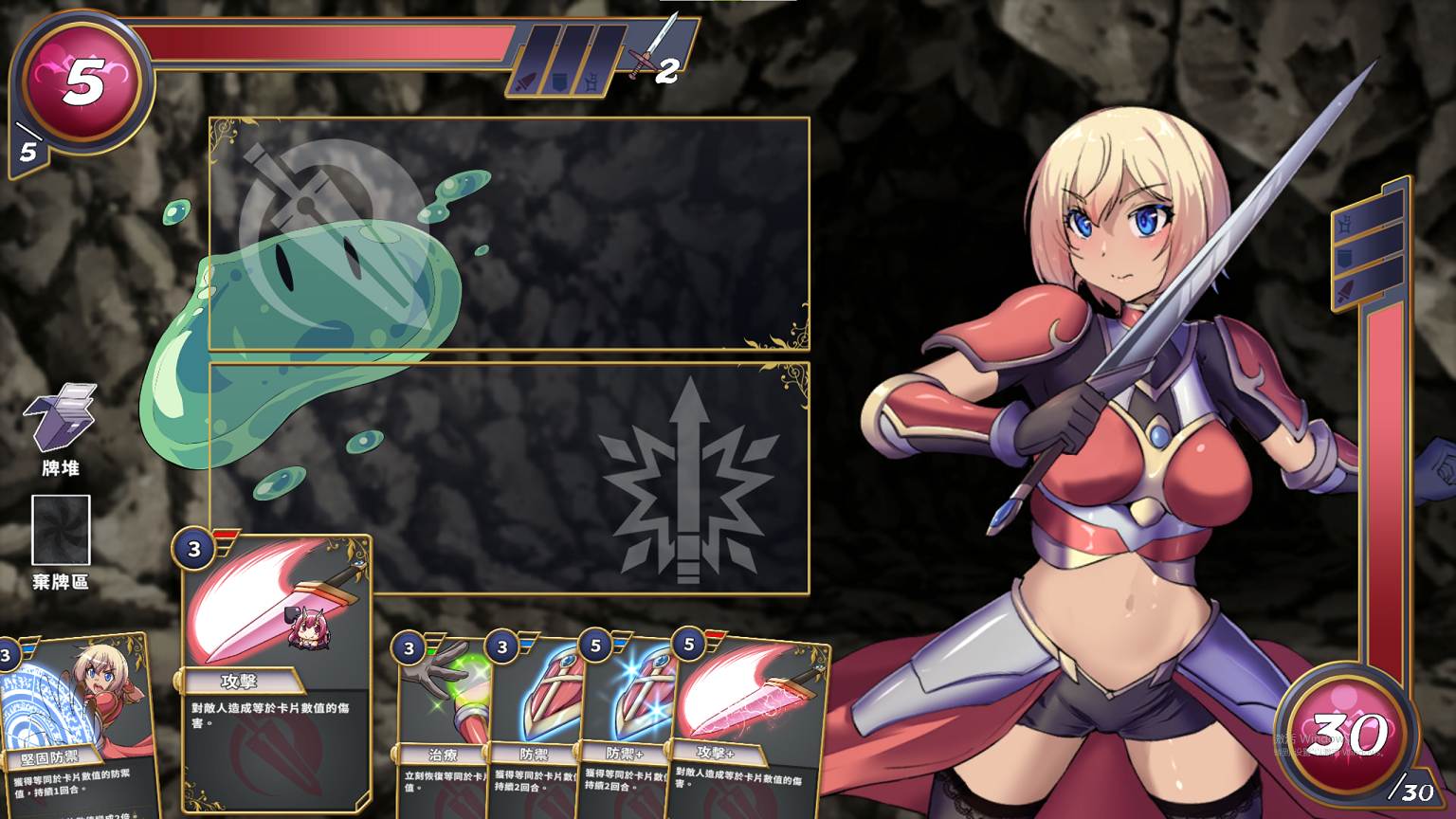Click the upper card slot with crossed-out sword
The height and width of the screenshot is (819, 1456).
tap(509, 233)
